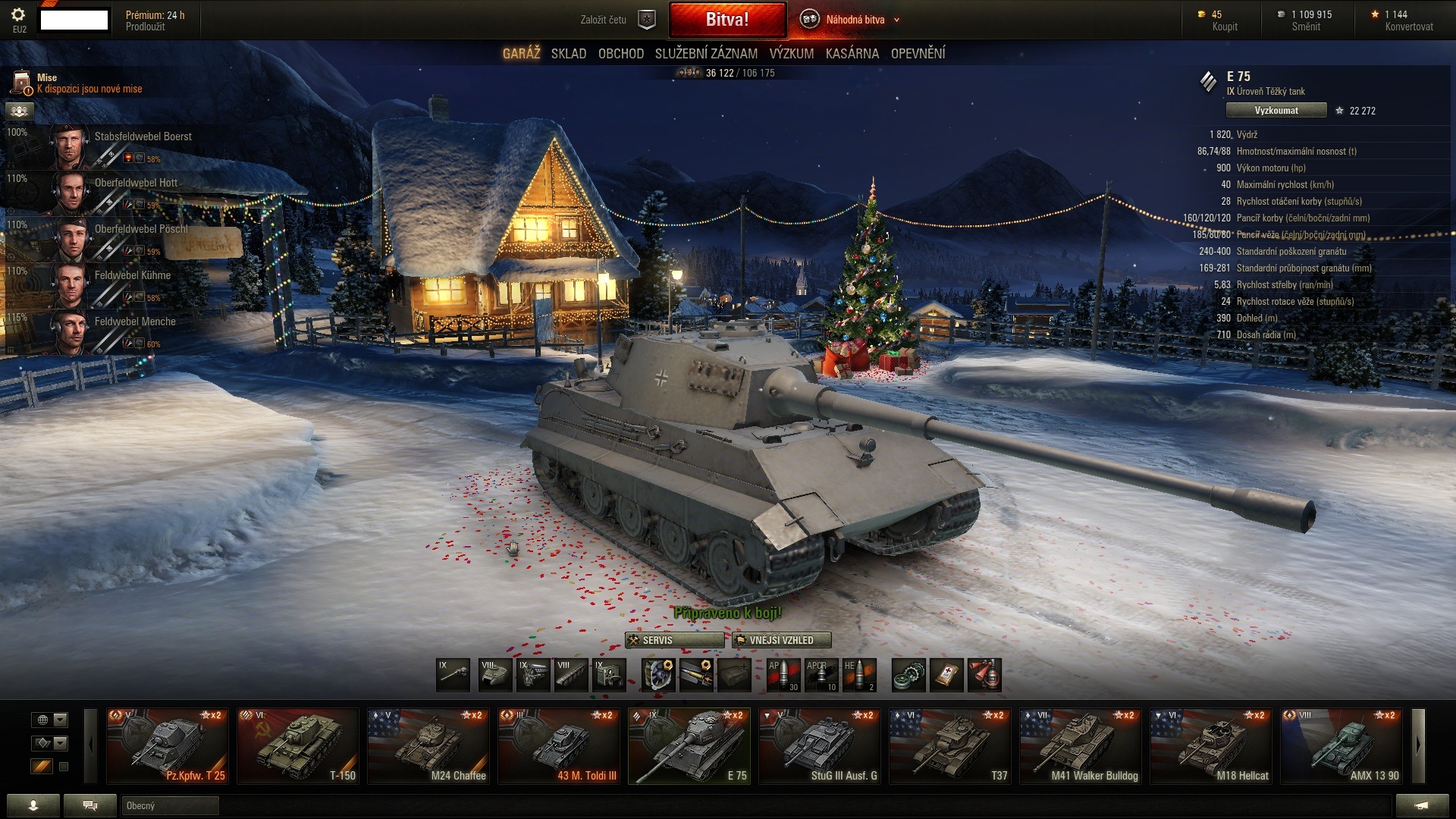The height and width of the screenshot is (819, 1456).
Task: Choose the M18 Hellcat tank
Action: pyautogui.click(x=1212, y=746)
